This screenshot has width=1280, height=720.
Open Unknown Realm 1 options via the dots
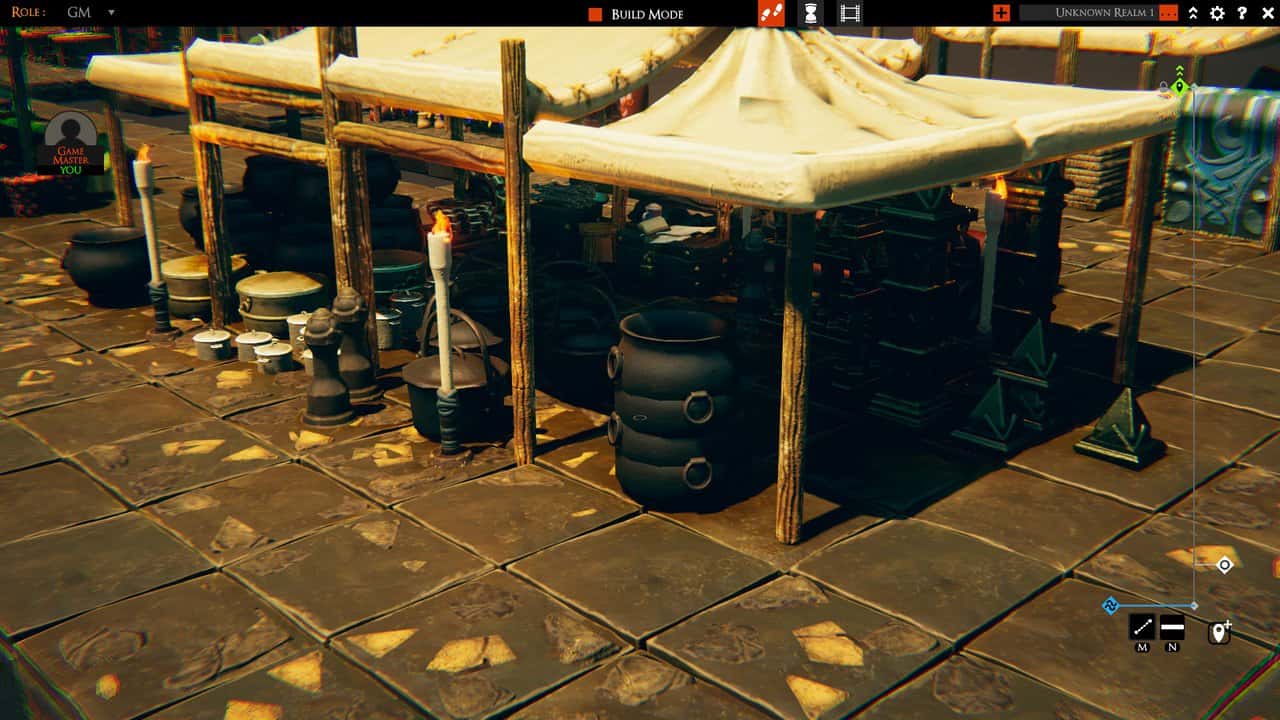[x=1169, y=13]
